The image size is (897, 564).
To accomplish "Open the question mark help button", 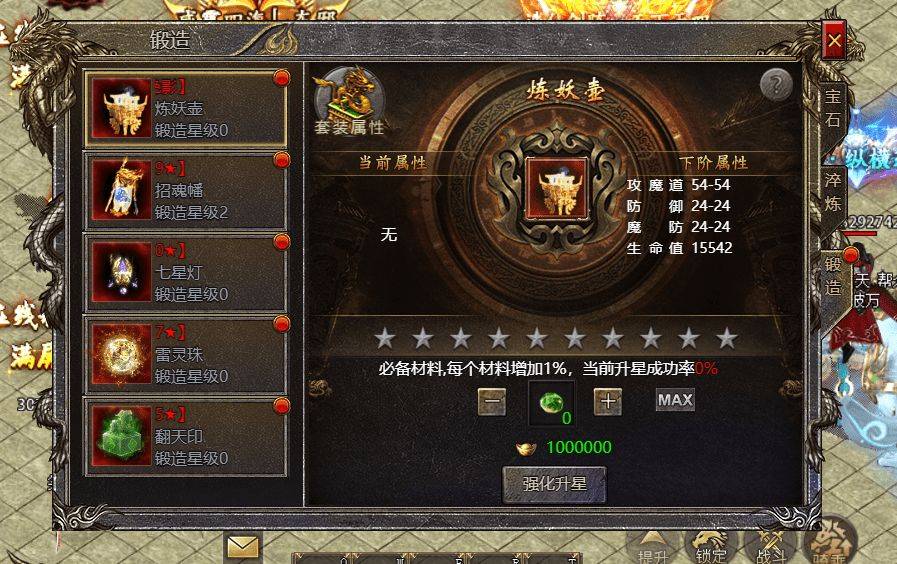I will (776, 86).
